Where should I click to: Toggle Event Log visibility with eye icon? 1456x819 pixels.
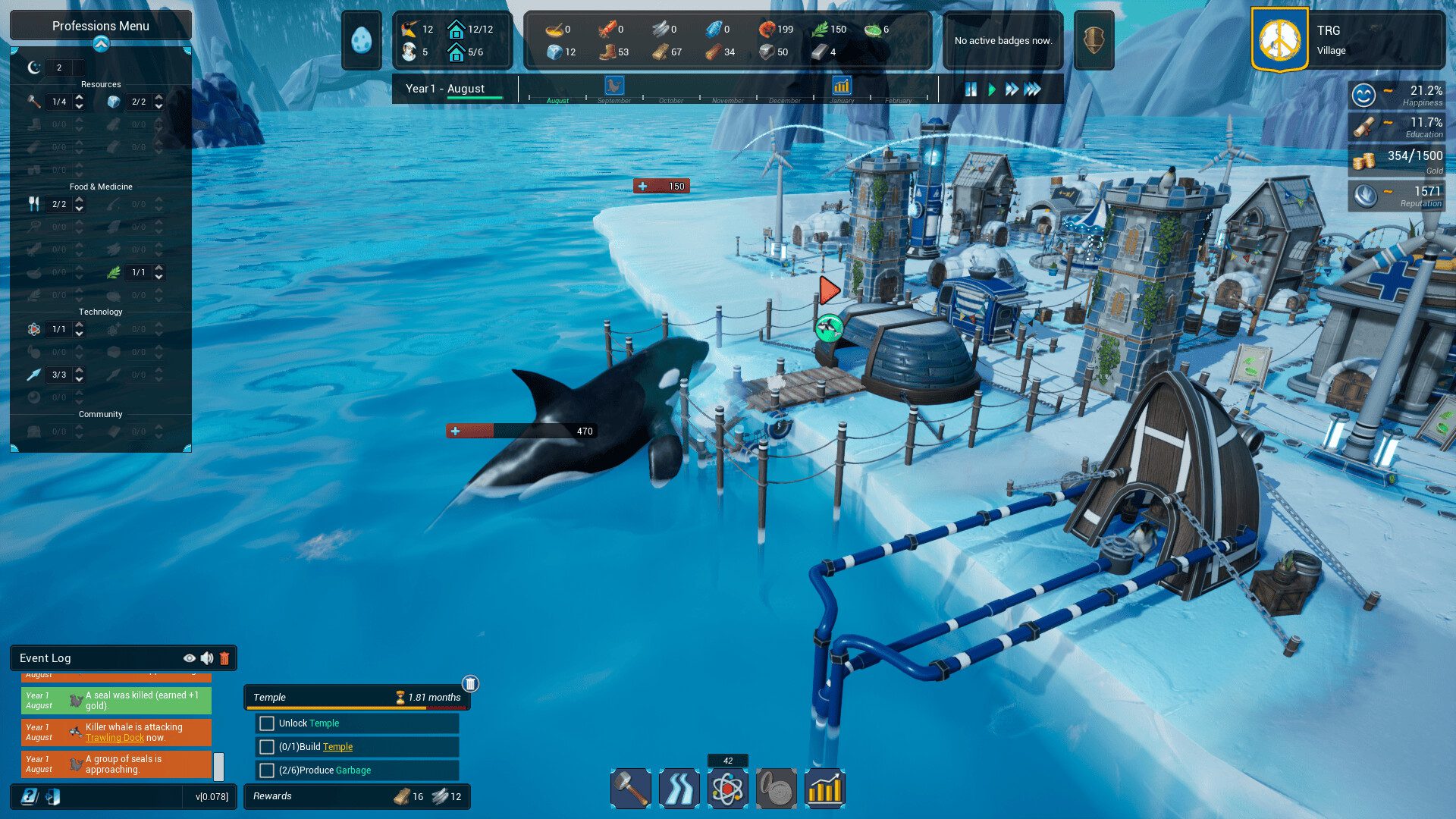(x=190, y=658)
